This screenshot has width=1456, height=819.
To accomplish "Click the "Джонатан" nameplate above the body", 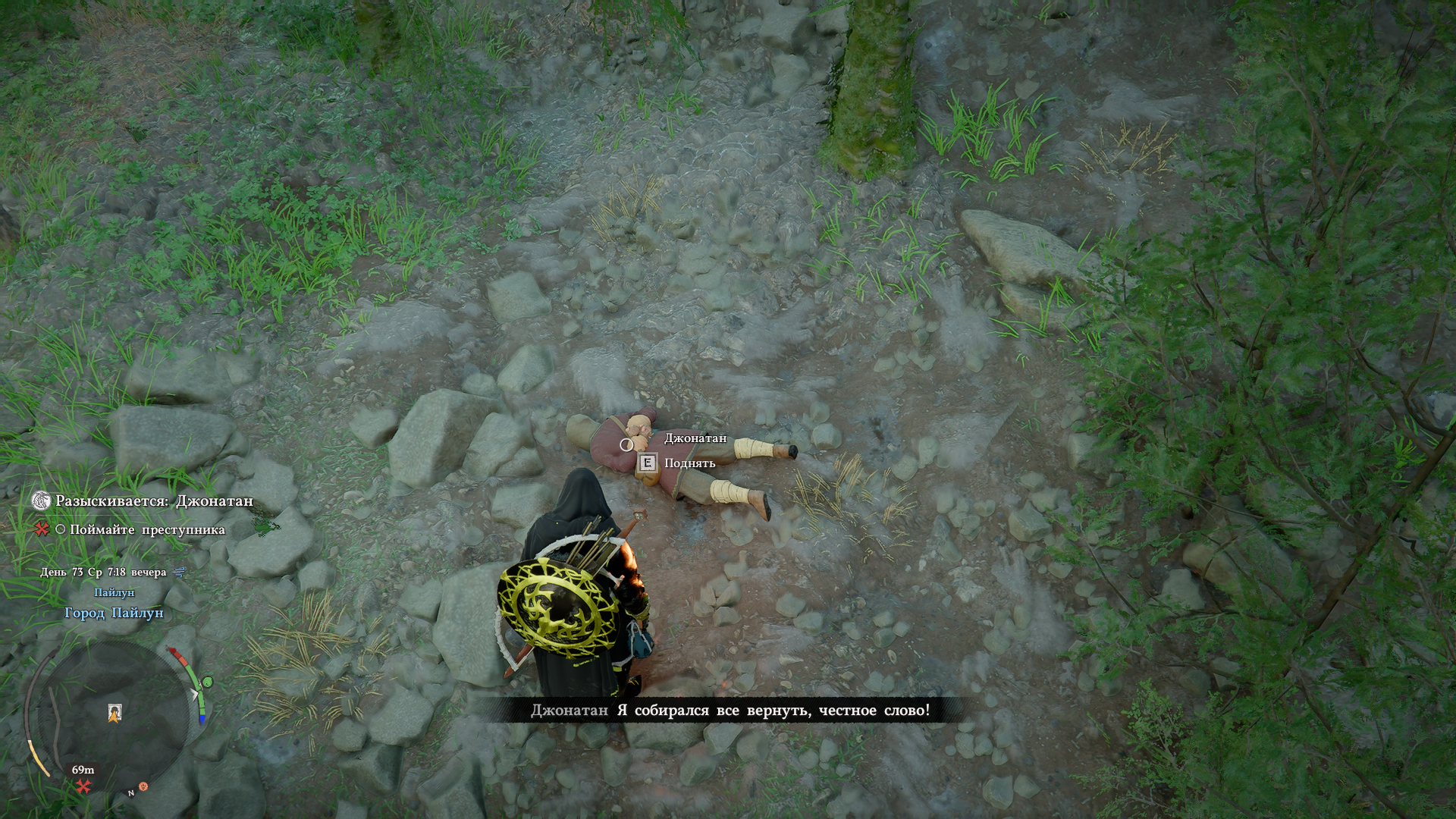I will tap(695, 438).
